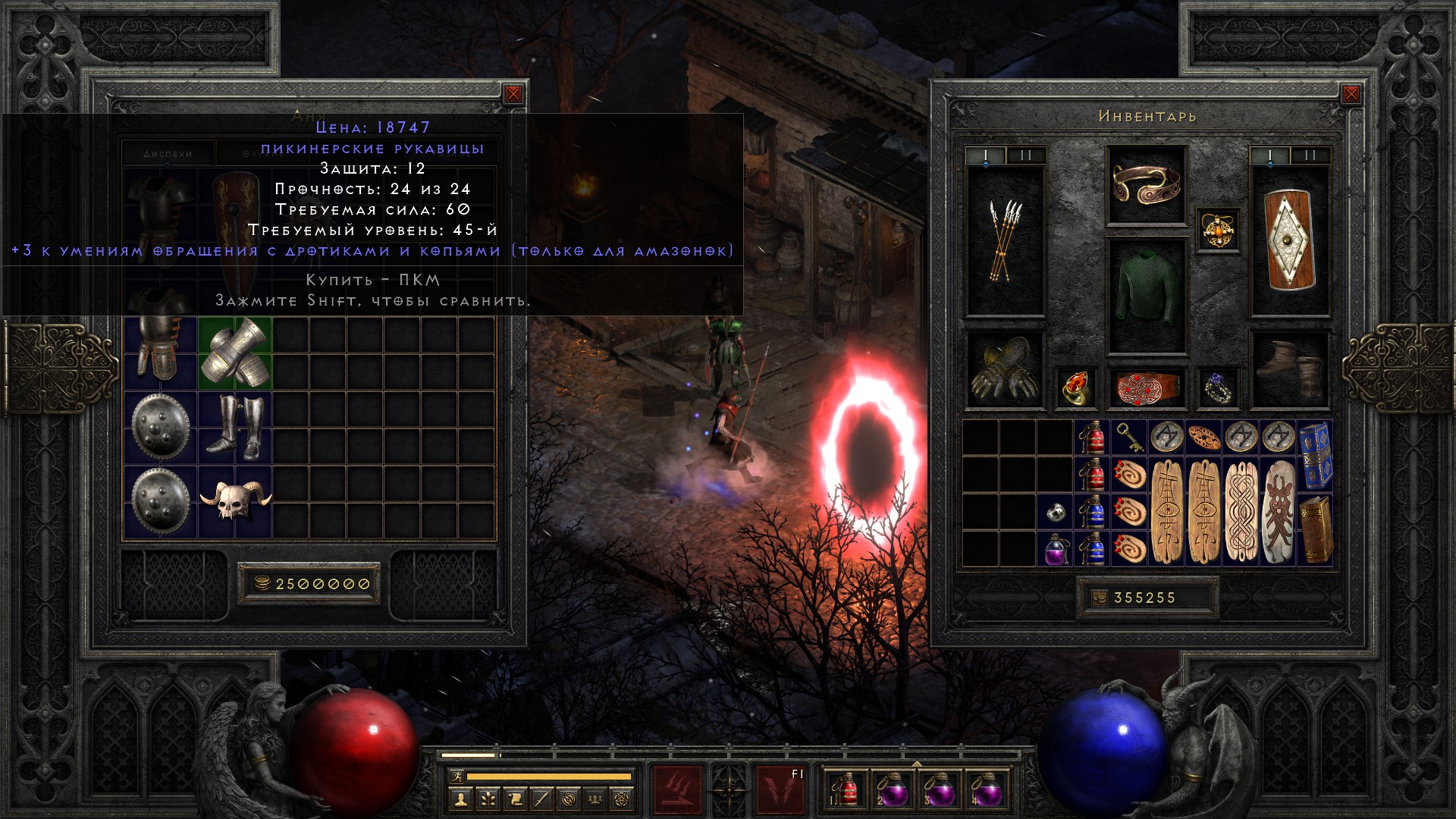
Task: Pick the key in the inventory
Action: [x=1129, y=438]
